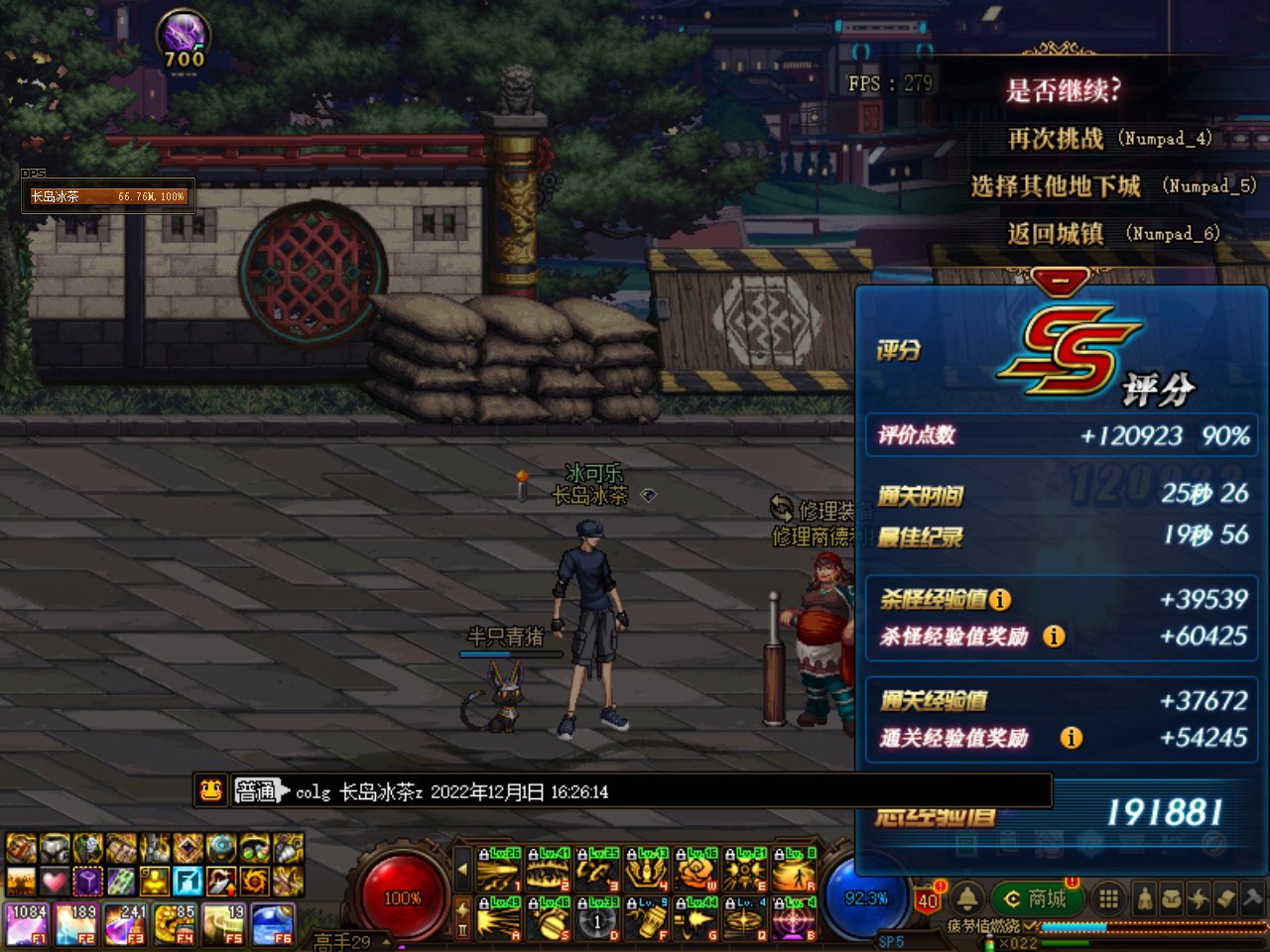Viewport: 1270px width, 952px height.
Task: Activate the grenade skill on key S
Action: [548, 918]
